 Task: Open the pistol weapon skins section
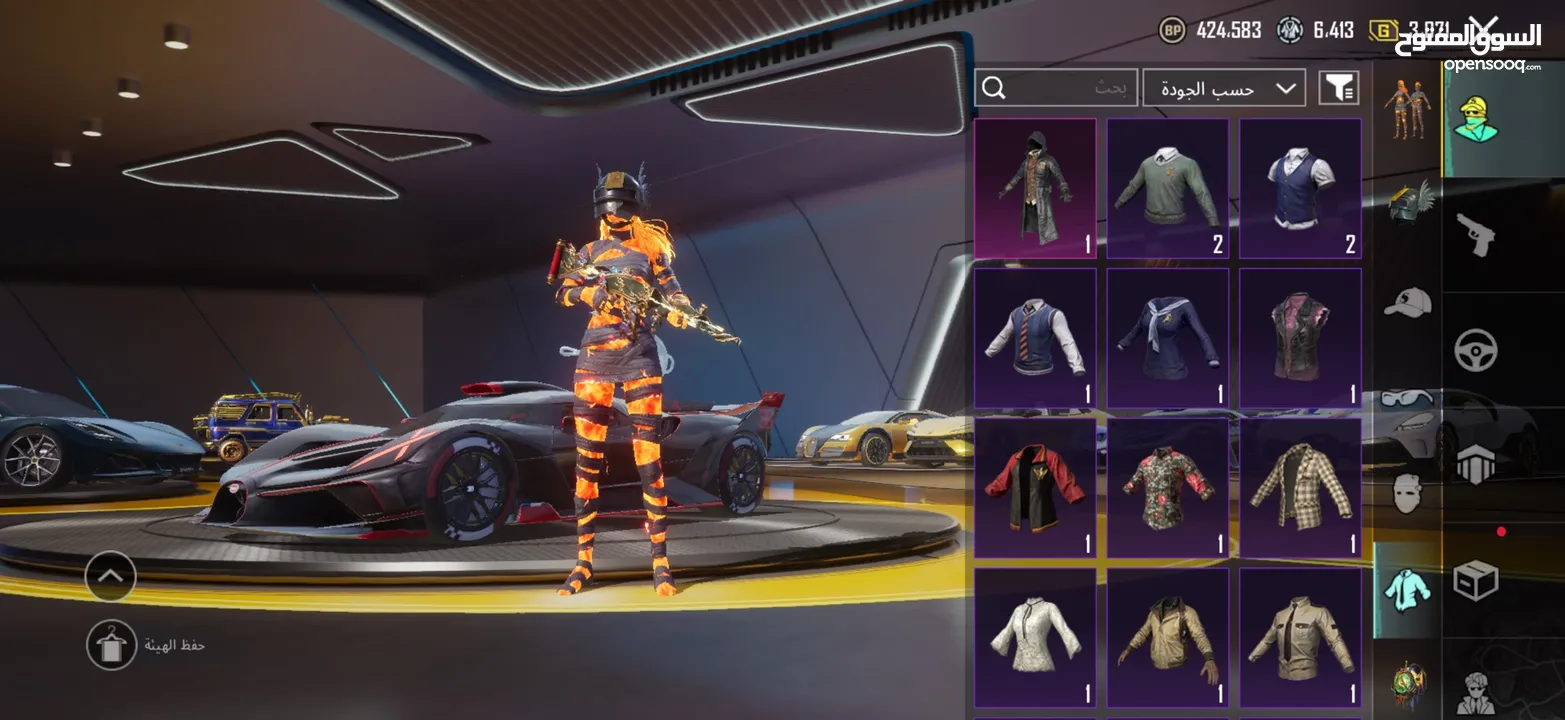click(1475, 235)
